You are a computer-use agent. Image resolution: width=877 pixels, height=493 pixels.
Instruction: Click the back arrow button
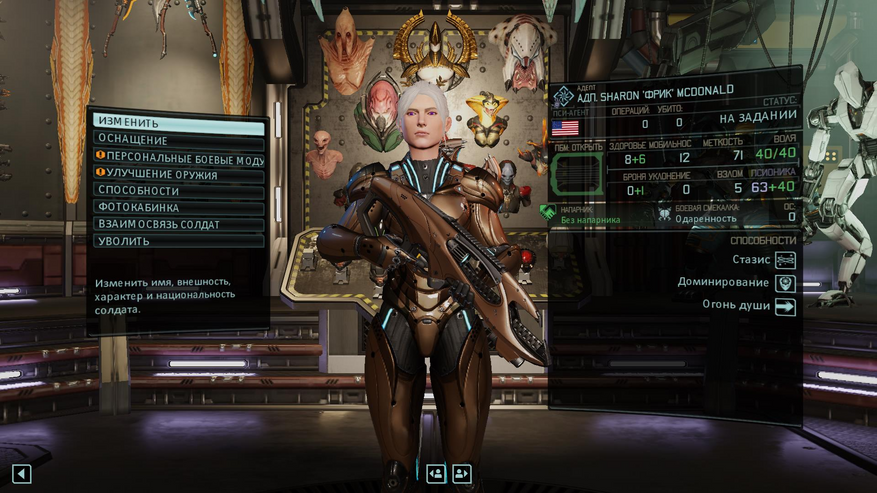21,474
